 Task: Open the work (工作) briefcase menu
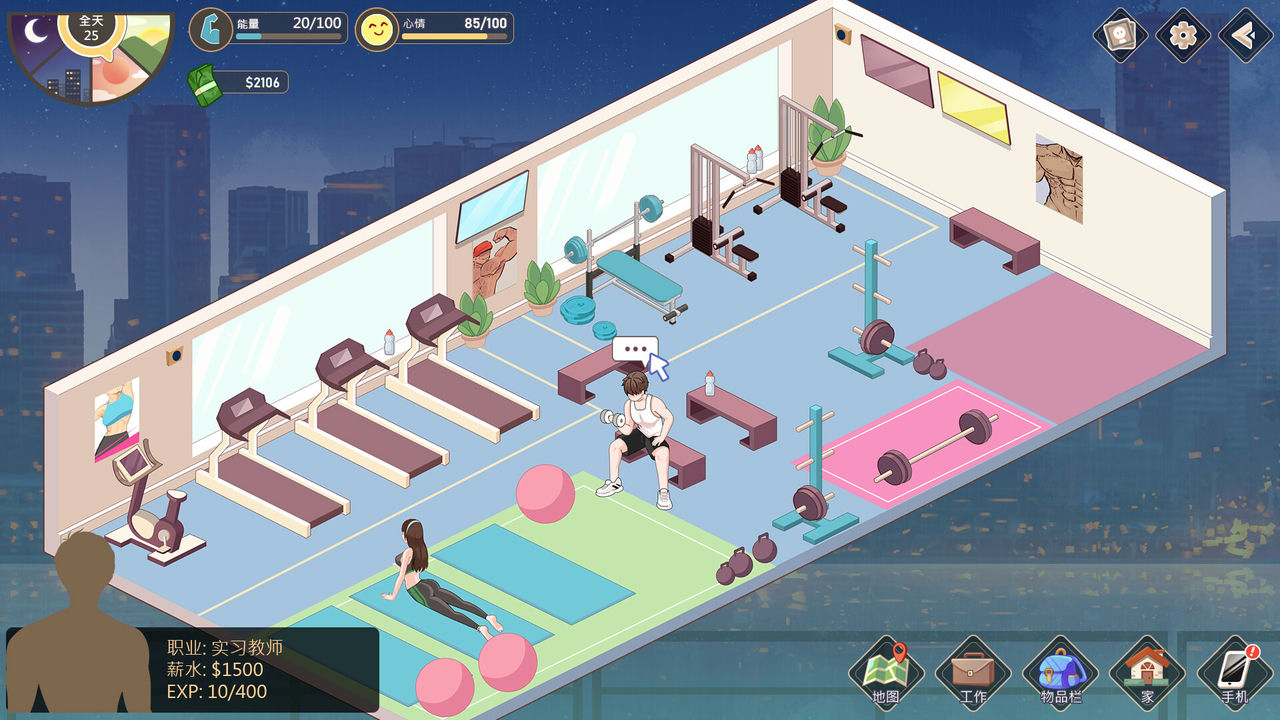tap(972, 672)
